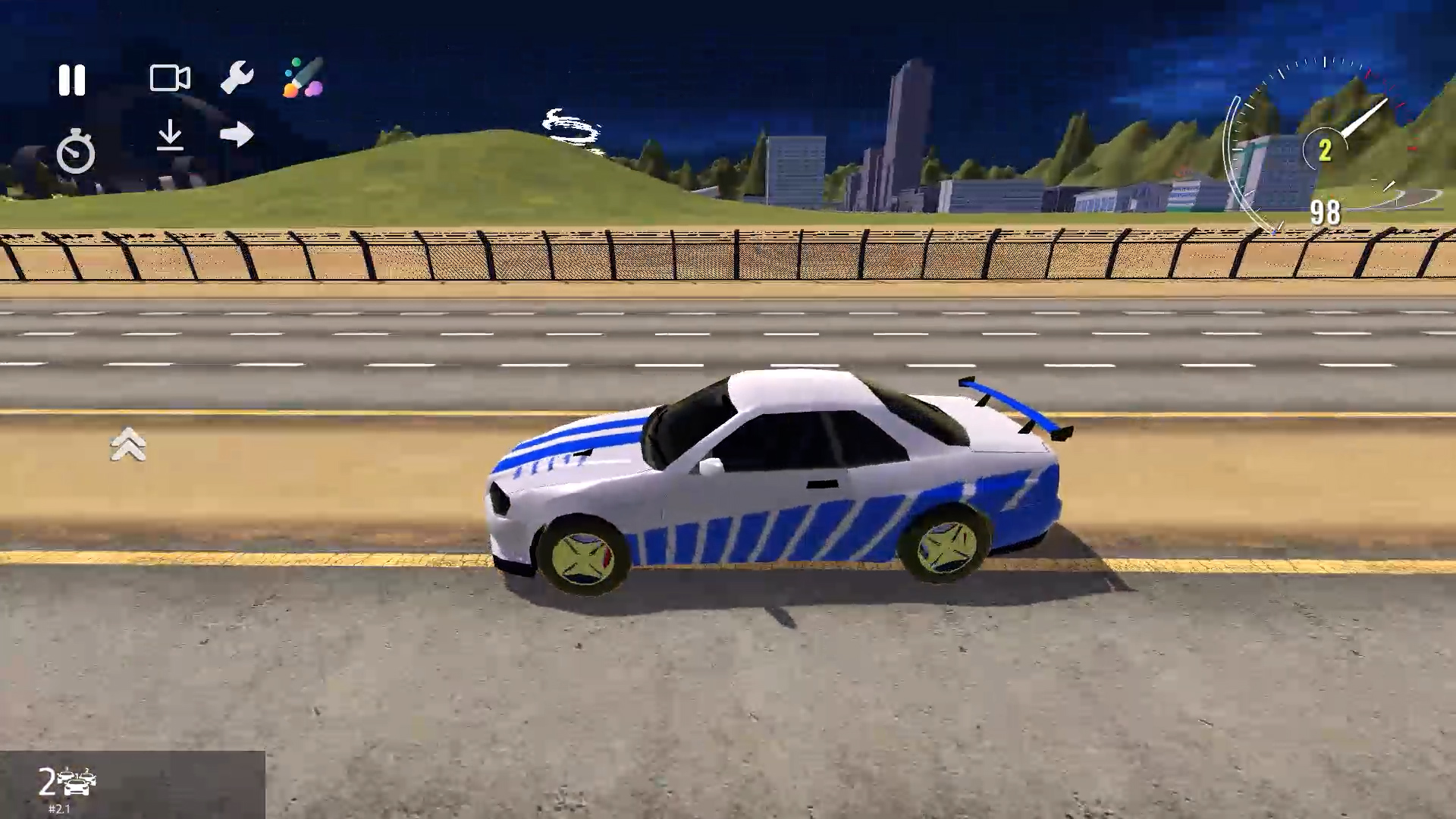Start the lap timer with the stopwatch icon
1456x819 pixels.
click(x=76, y=150)
